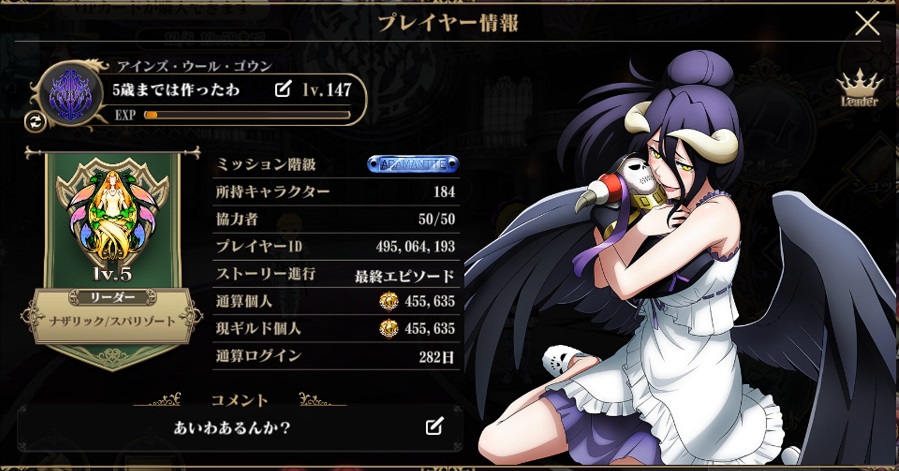Edit the player name

point(283,90)
